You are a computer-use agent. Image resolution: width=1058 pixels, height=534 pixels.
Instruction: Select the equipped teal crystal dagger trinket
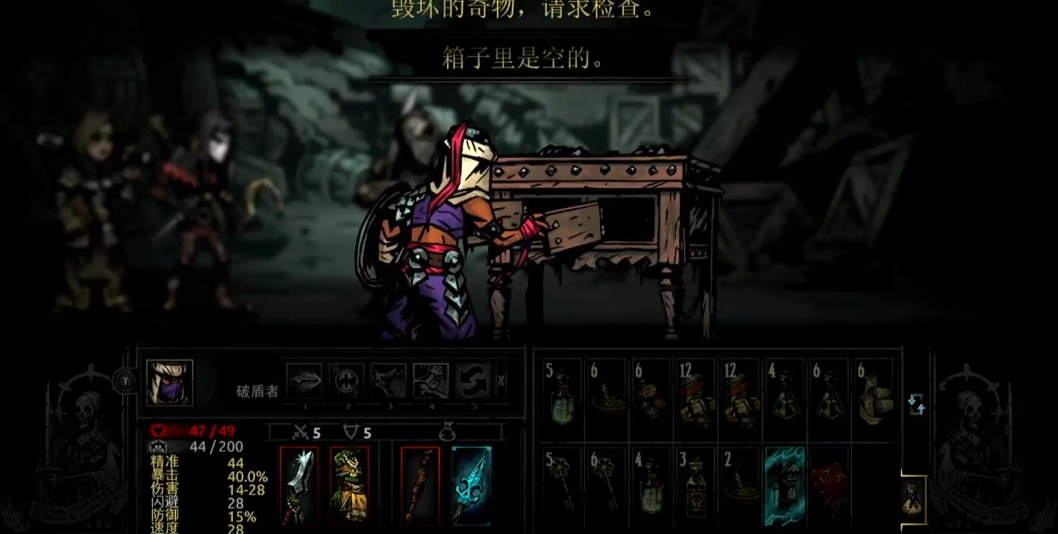471,485
